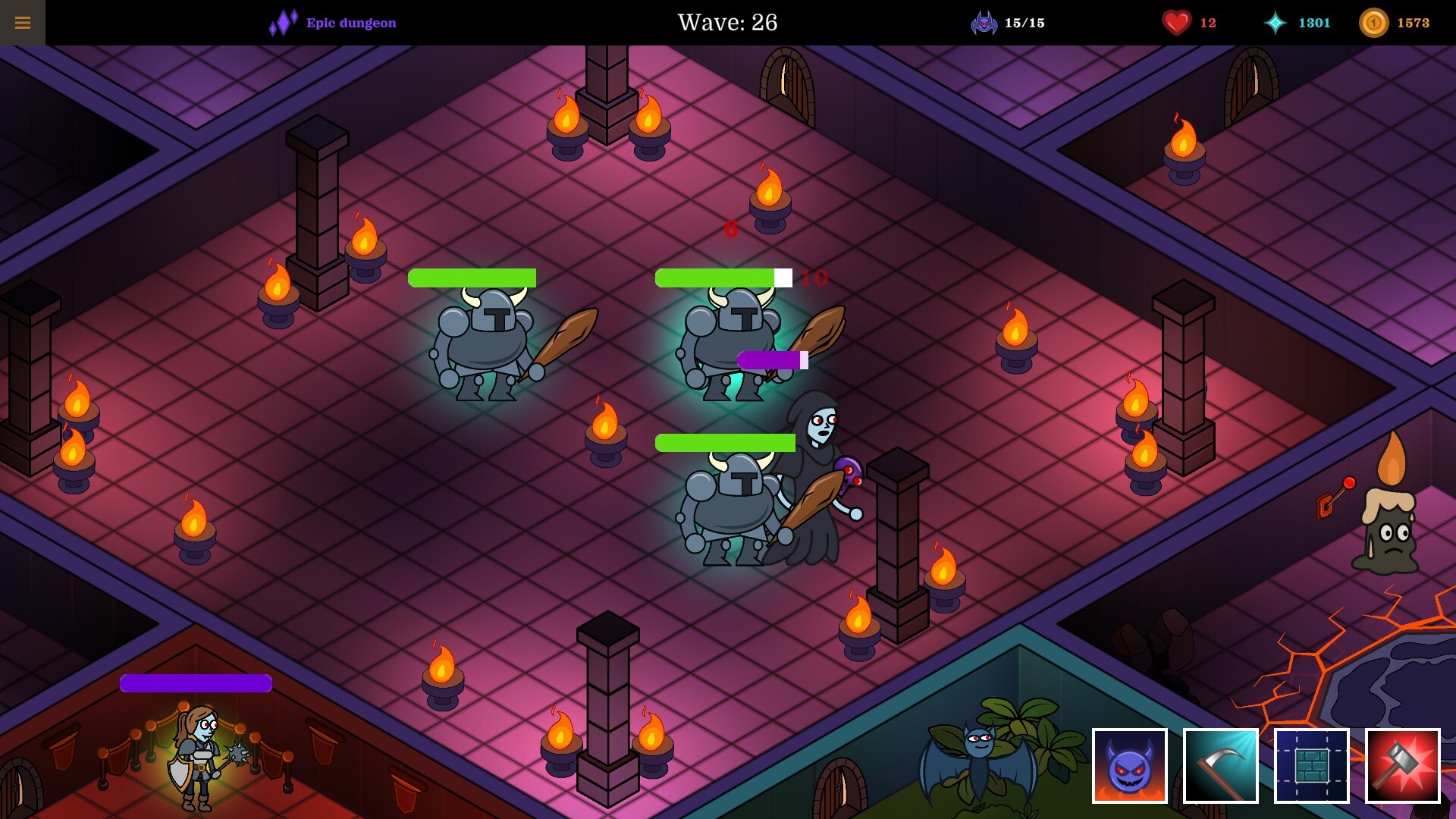The image size is (1456, 819).
Task: Click the 1573 gold amount
Action: tap(1415, 23)
